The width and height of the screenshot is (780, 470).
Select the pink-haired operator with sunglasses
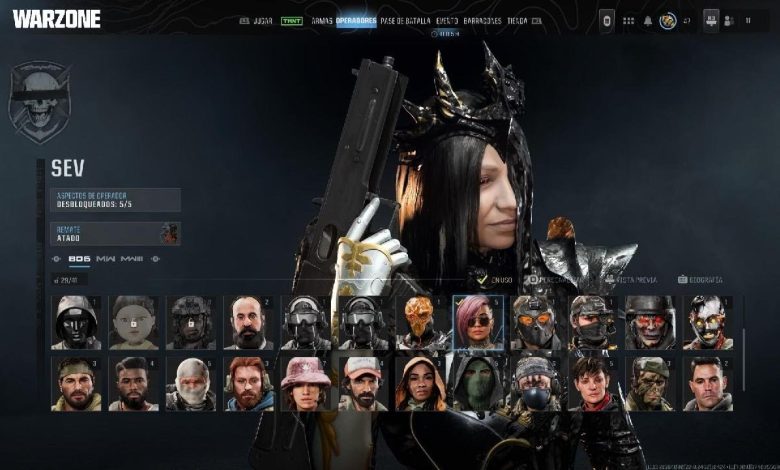pyautogui.click(x=477, y=322)
